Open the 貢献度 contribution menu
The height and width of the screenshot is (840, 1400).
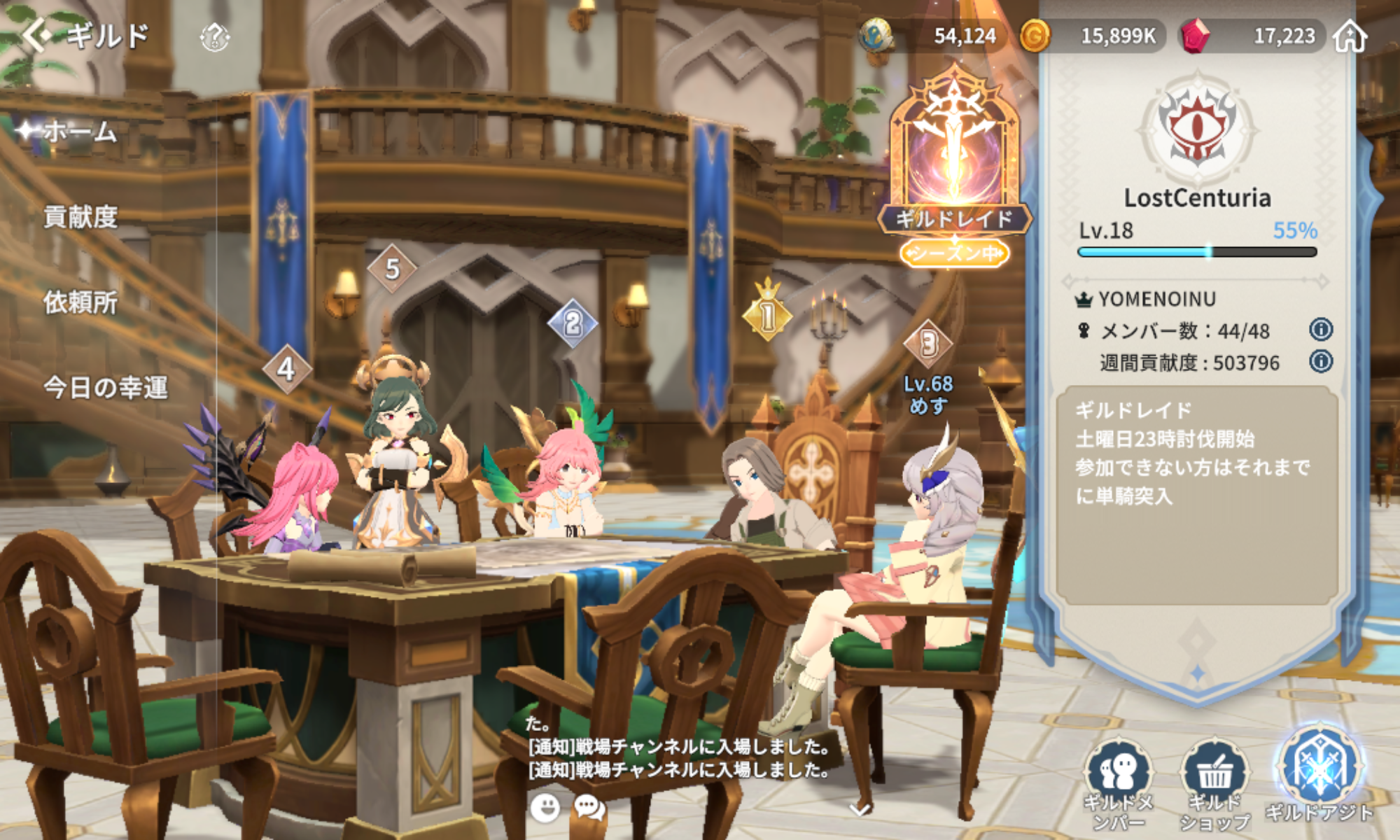point(80,217)
